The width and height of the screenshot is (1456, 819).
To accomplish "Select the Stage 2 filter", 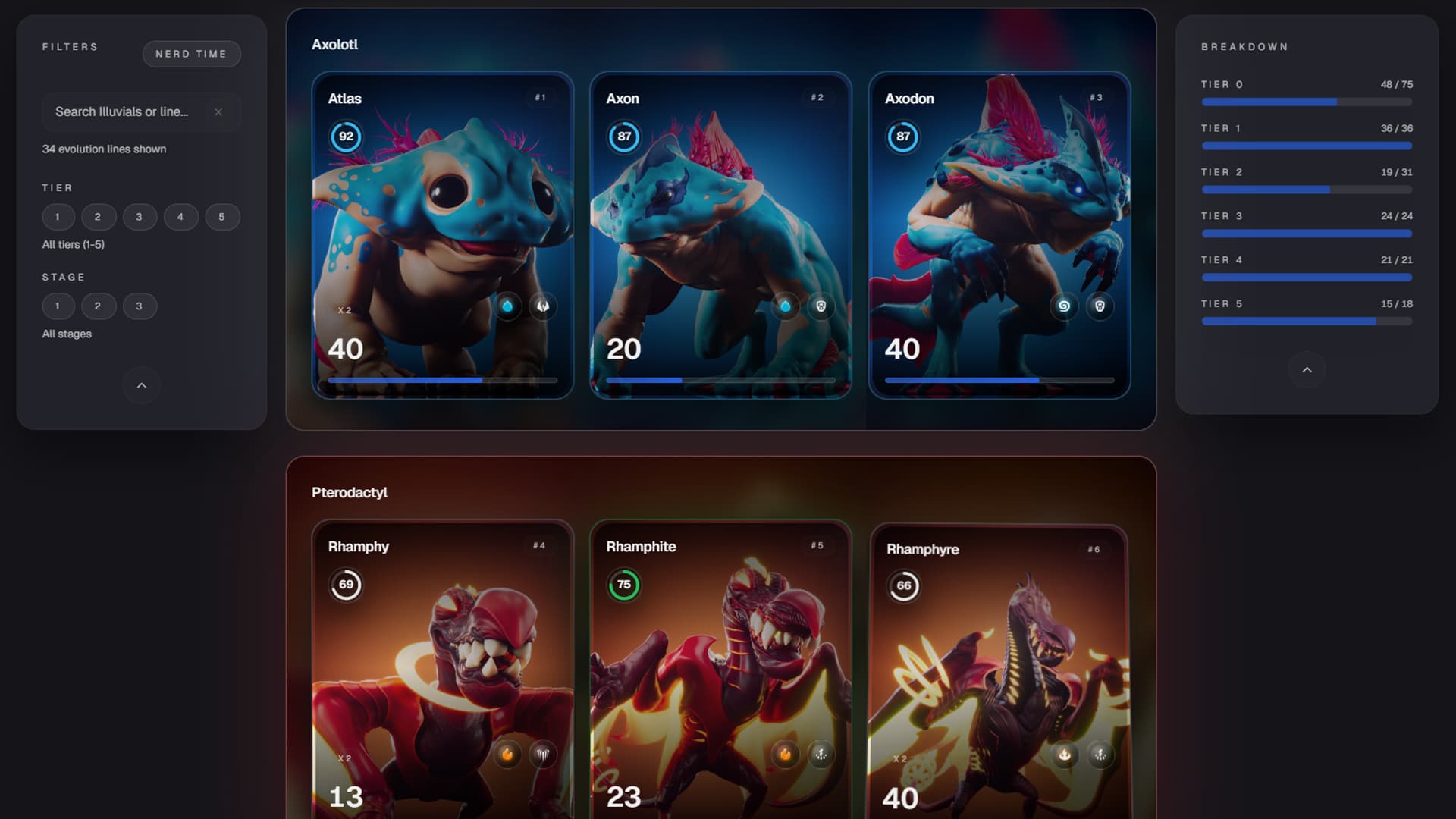I will coord(98,306).
